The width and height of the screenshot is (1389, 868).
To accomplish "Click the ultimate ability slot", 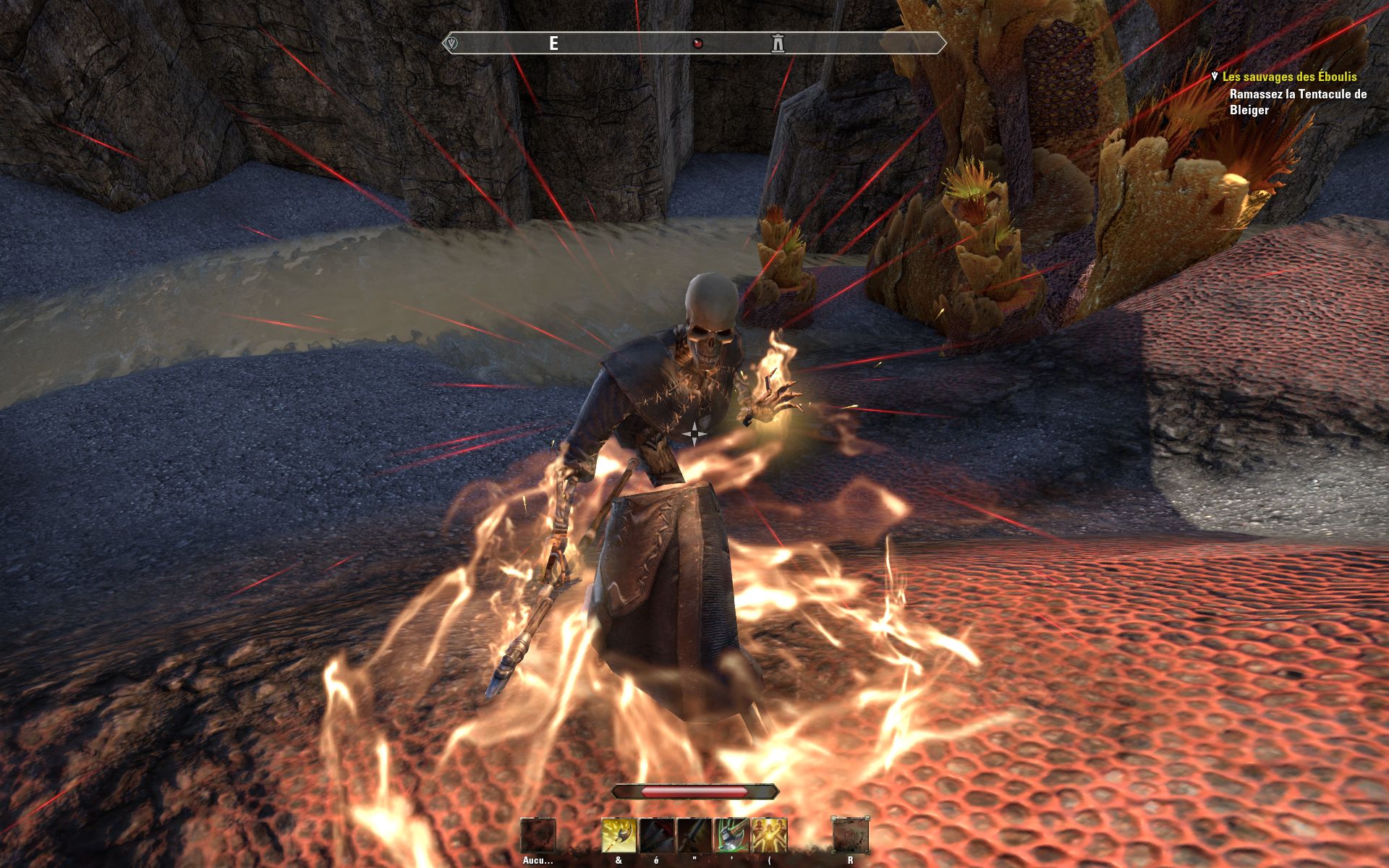I will pos(850,836).
